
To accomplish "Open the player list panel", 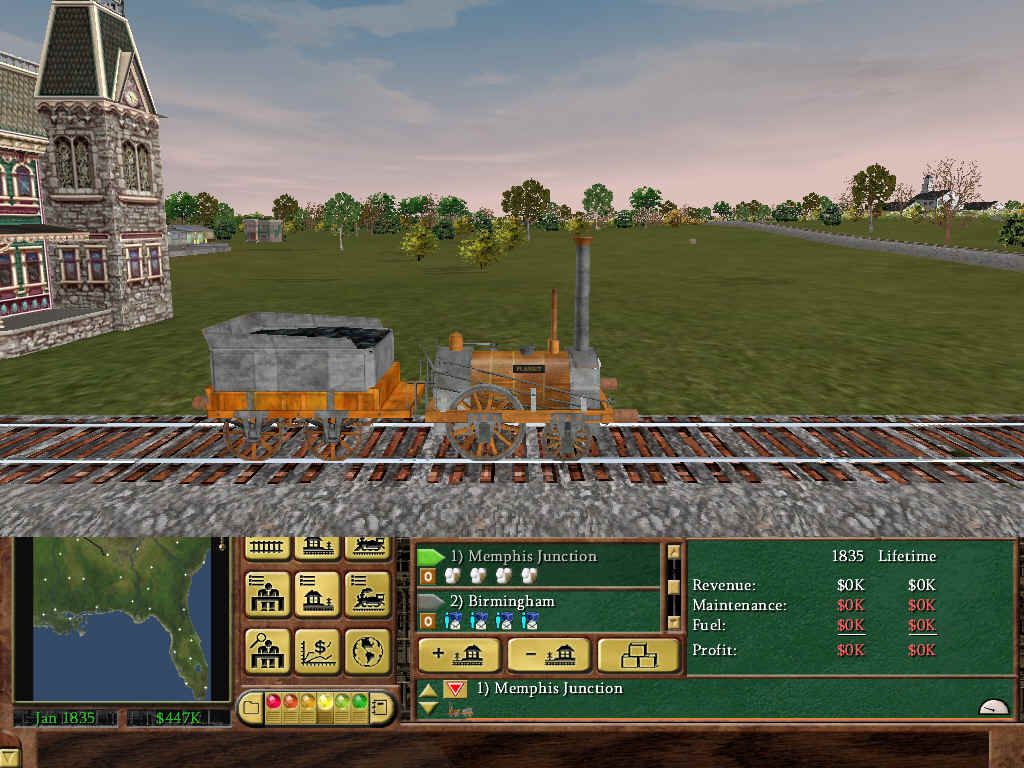I will pyautogui.click(x=267, y=594).
